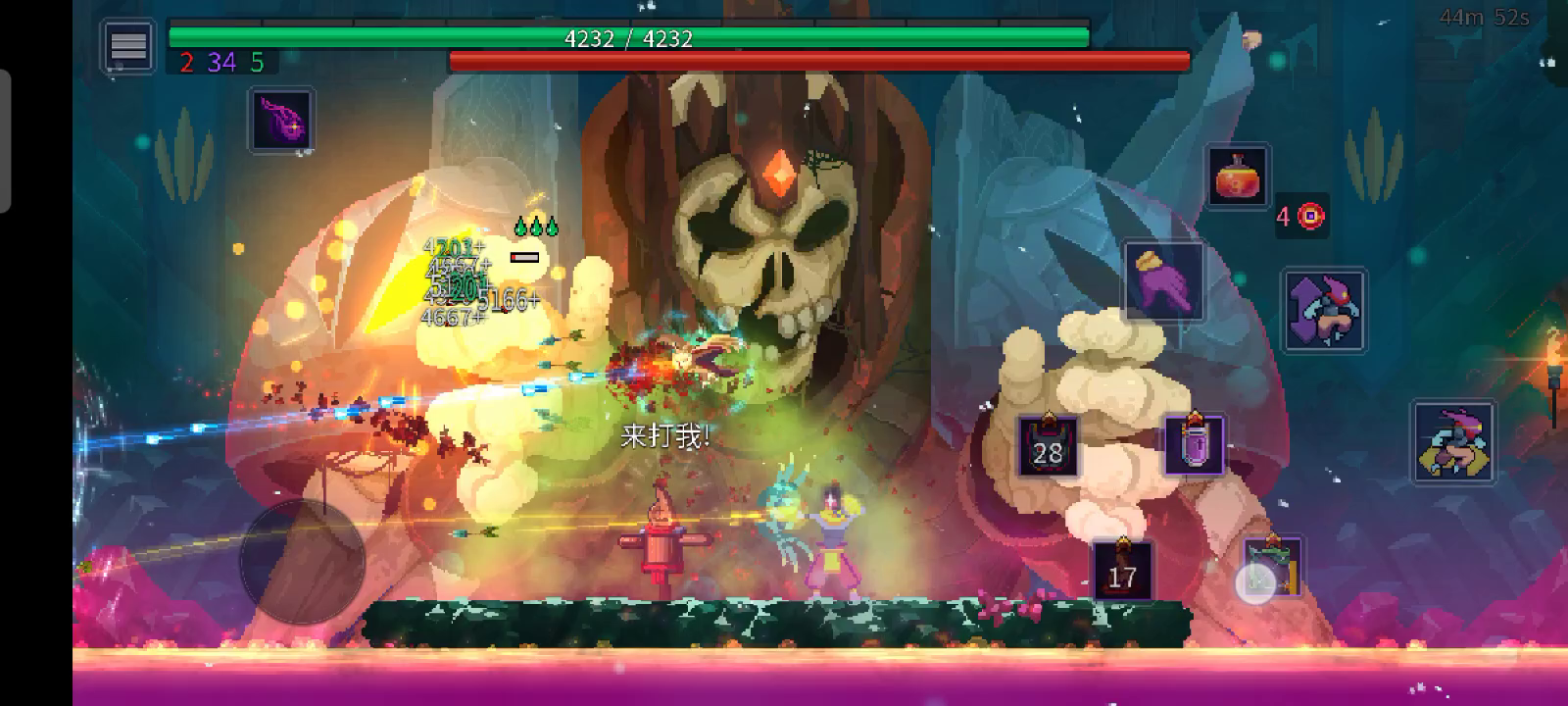
Task: Fire the bow weapon slot
Action: (1272, 568)
